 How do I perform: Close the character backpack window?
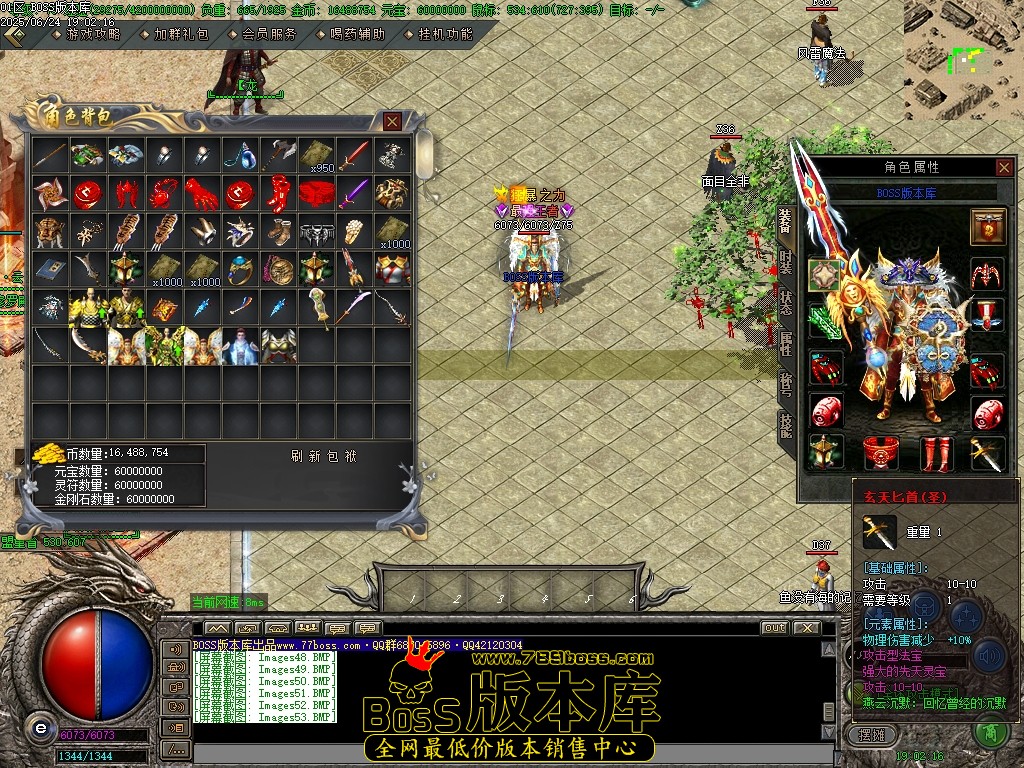(x=393, y=122)
